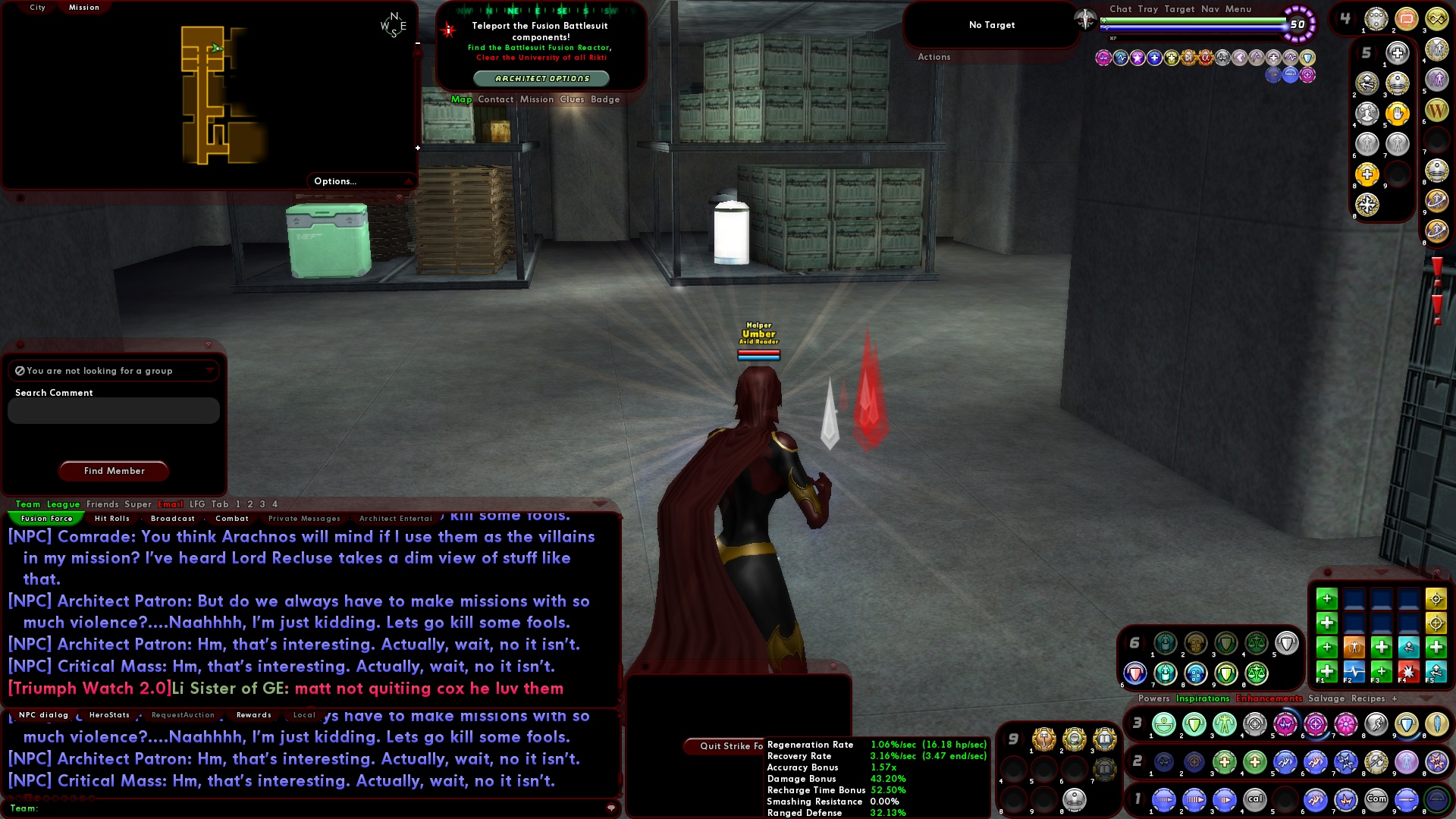Activate the pink targeting crosshair power in tray 3
This screenshot has width=1456, height=819.
tap(1315, 725)
